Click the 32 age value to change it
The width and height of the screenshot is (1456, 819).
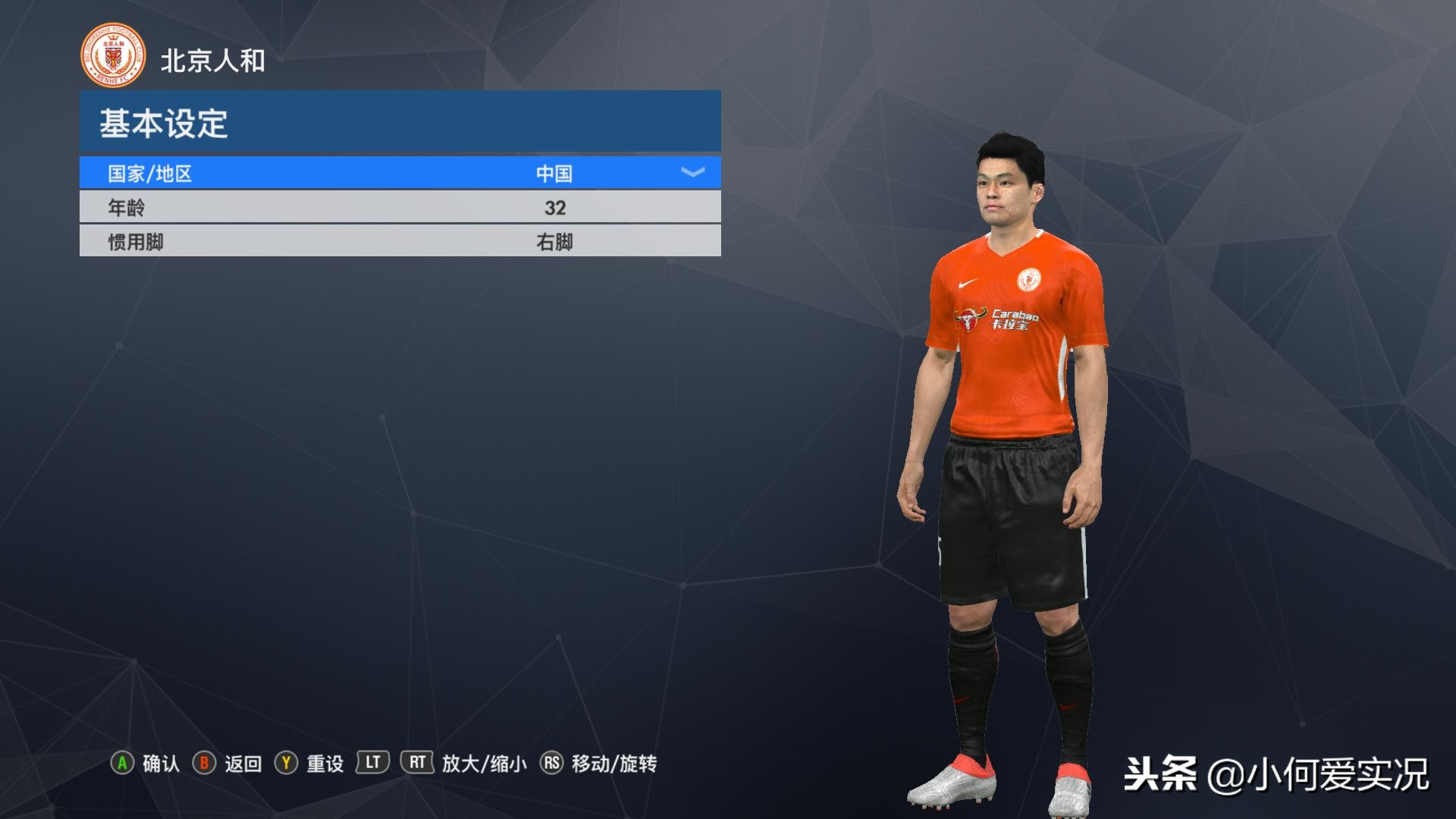(556, 207)
